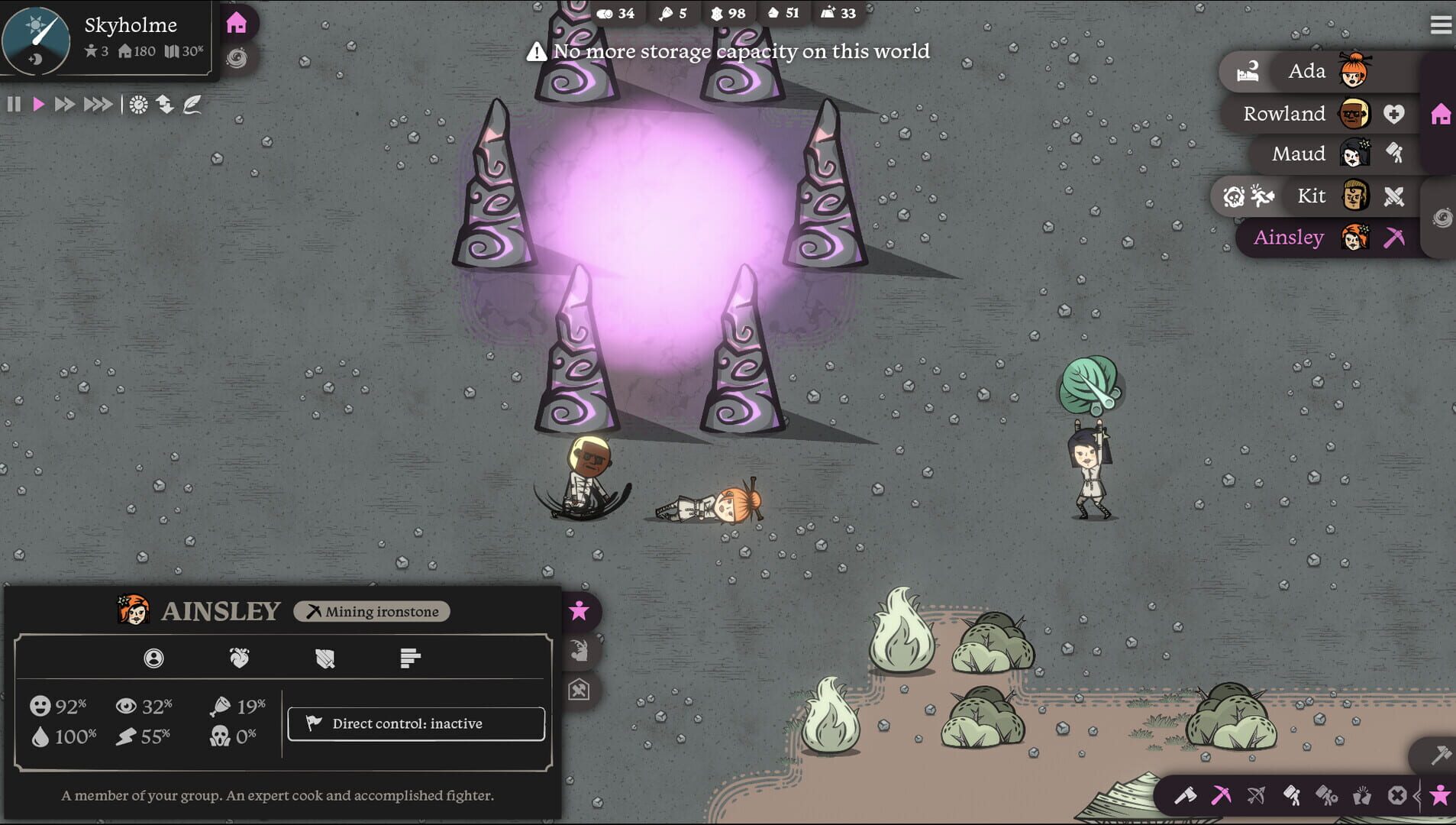Enable direct control for Ainsley

[x=415, y=723]
